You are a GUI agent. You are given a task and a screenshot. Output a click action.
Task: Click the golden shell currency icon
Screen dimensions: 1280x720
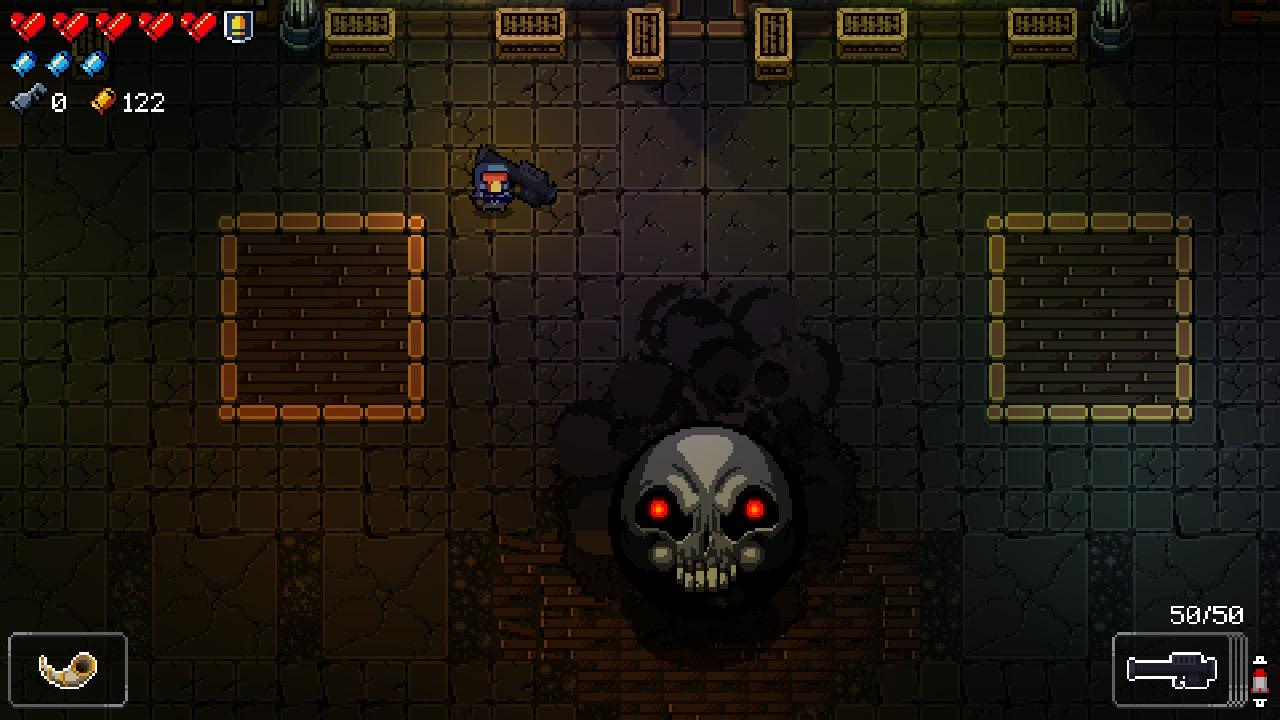(105, 101)
